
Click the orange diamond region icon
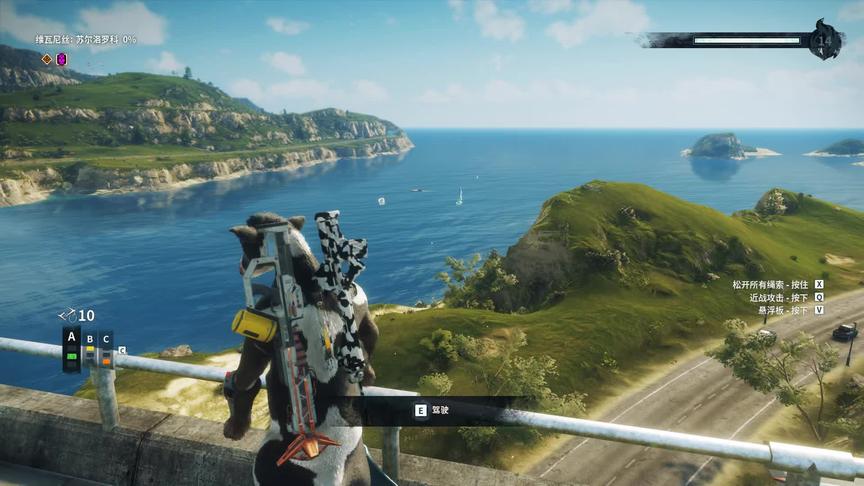46,59
